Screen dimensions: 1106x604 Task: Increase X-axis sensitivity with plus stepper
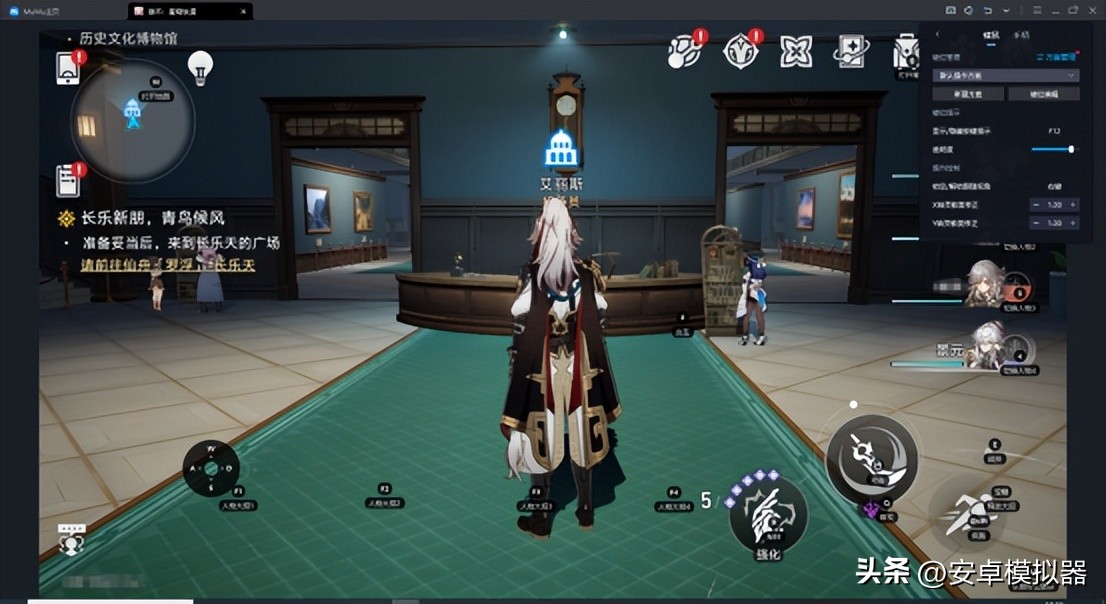point(1073,204)
